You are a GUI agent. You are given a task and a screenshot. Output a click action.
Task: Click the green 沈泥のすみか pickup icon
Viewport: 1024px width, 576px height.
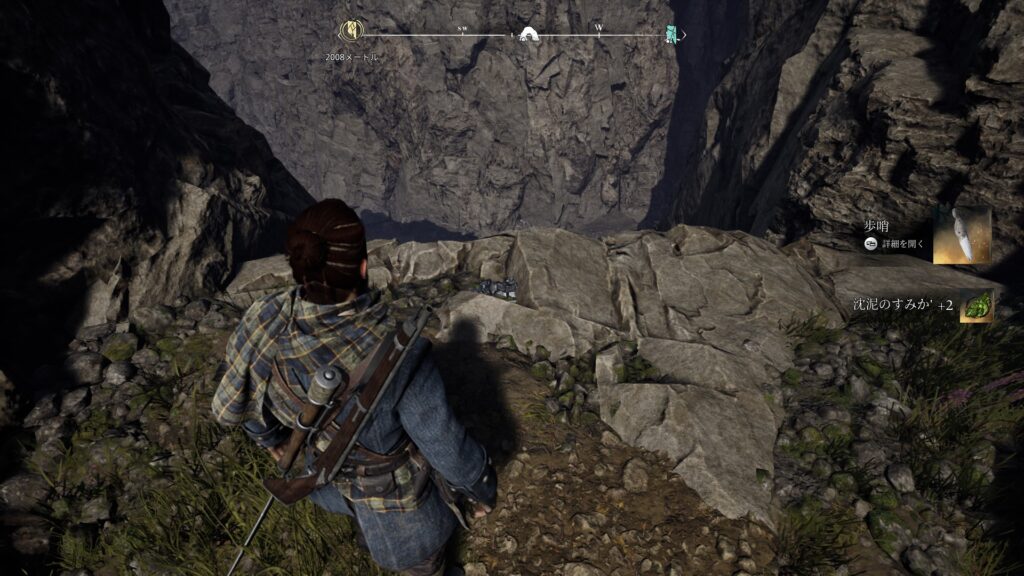[976, 306]
